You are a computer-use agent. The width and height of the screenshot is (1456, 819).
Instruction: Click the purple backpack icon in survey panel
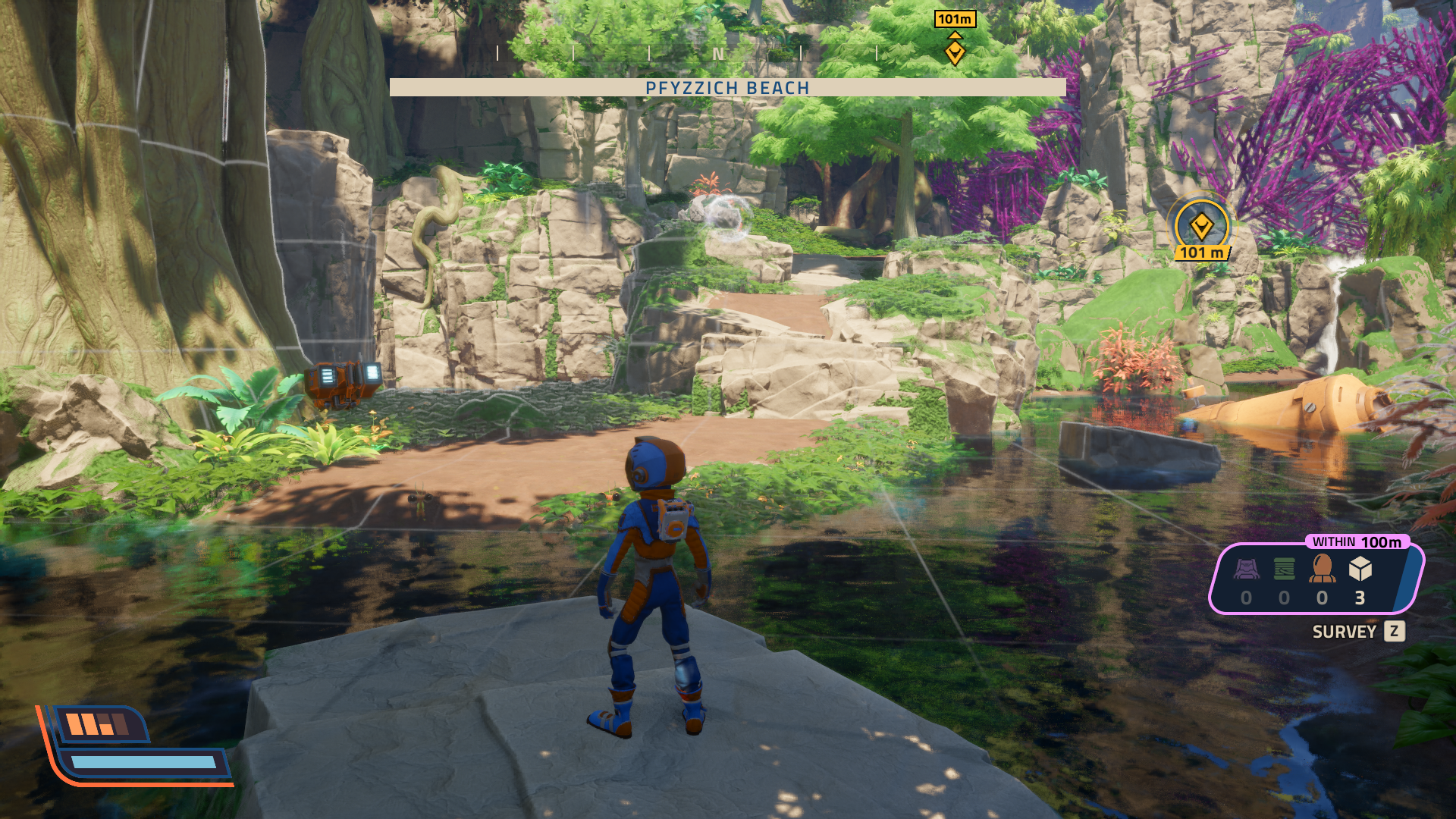coord(1247,569)
